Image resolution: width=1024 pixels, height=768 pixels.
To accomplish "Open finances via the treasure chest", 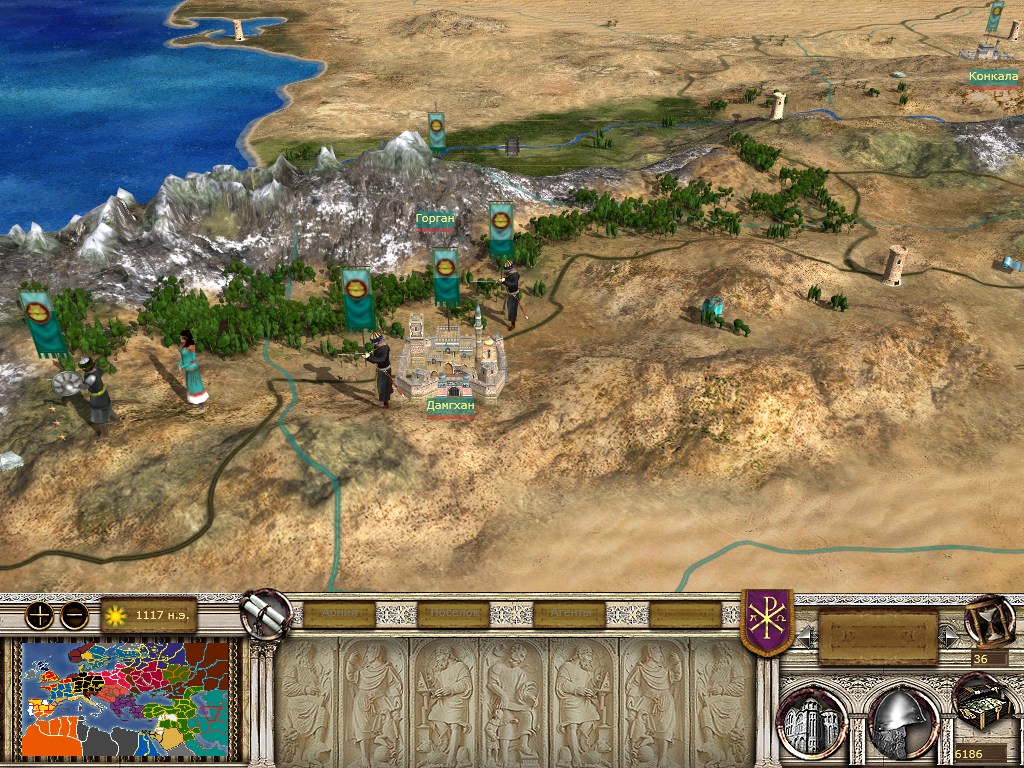I will click(x=983, y=704).
